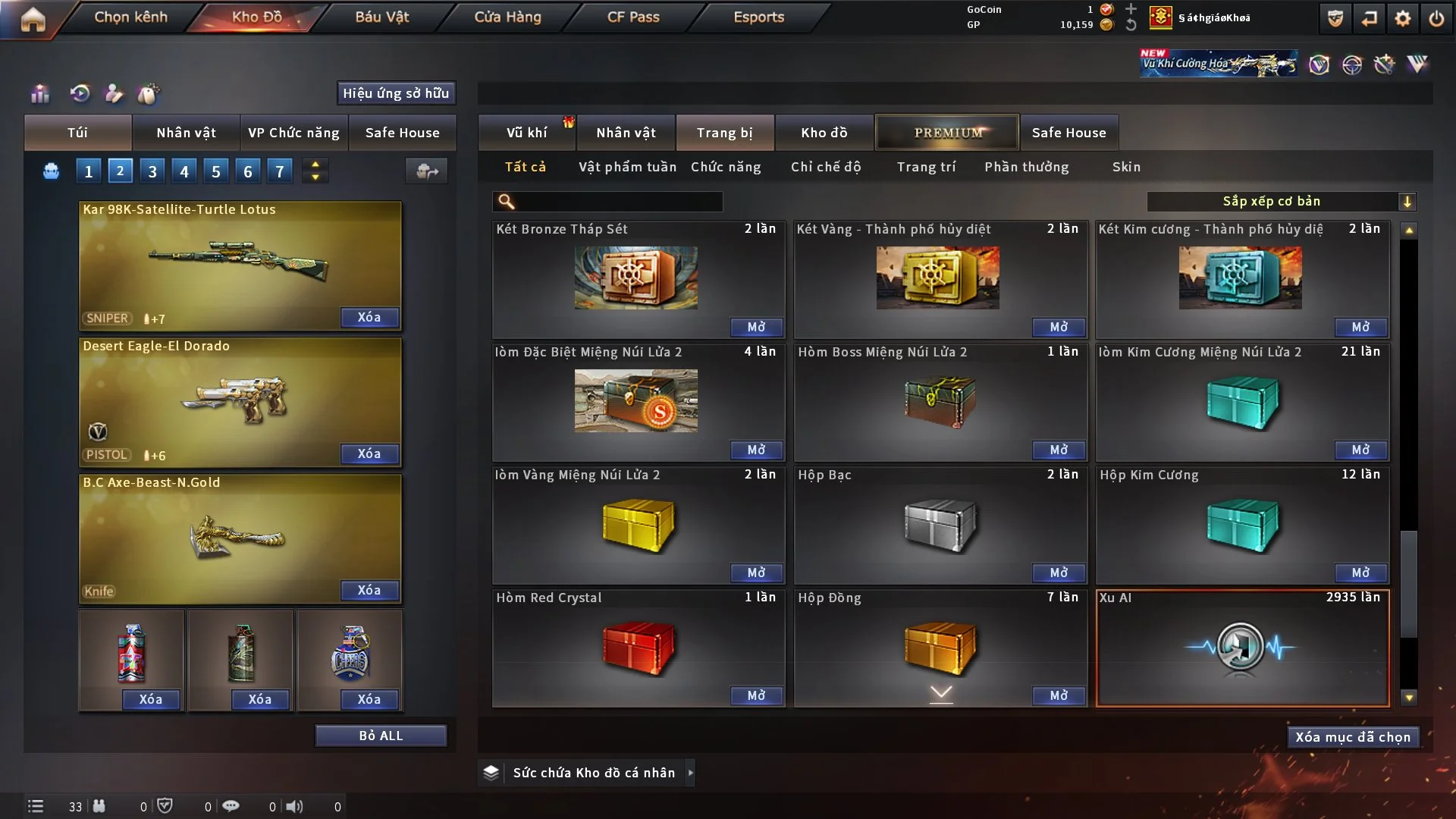This screenshot has width=1456, height=819.
Task: Click Mở on Hòm Red Crystal
Action: (x=756, y=695)
